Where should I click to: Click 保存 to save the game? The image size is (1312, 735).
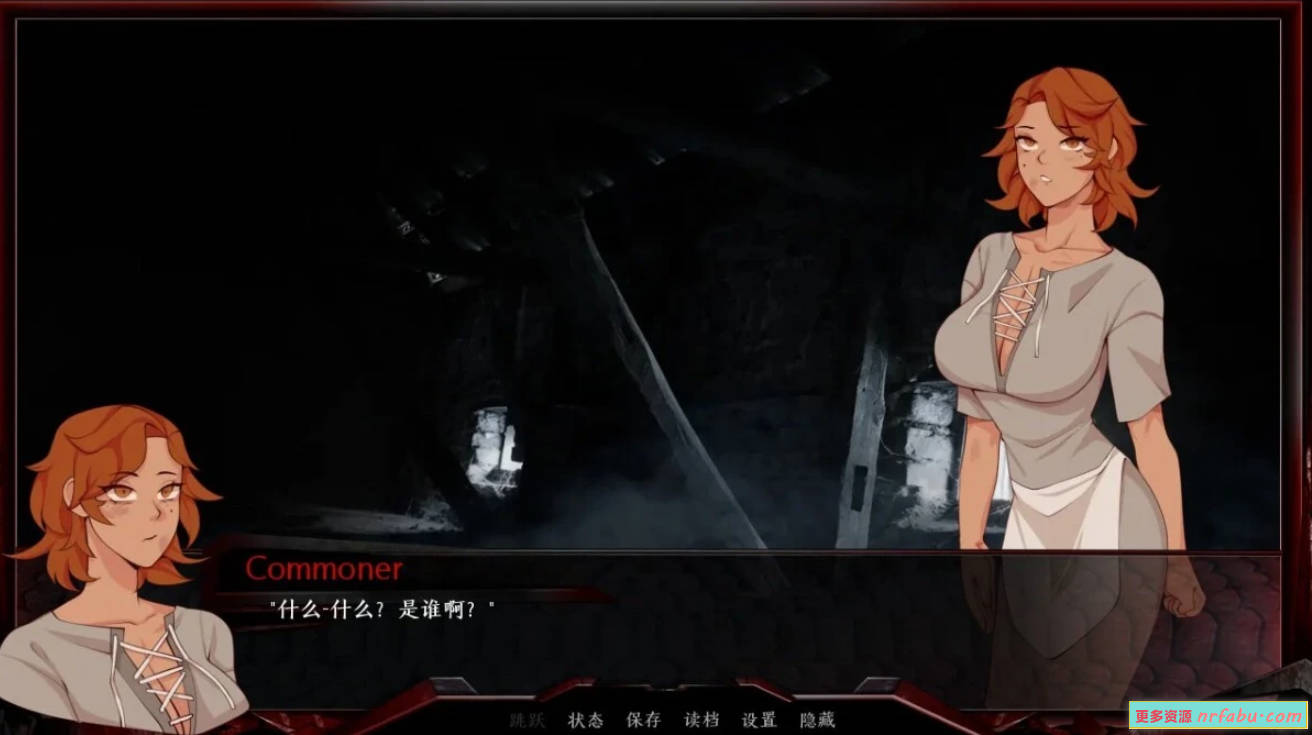(x=645, y=719)
